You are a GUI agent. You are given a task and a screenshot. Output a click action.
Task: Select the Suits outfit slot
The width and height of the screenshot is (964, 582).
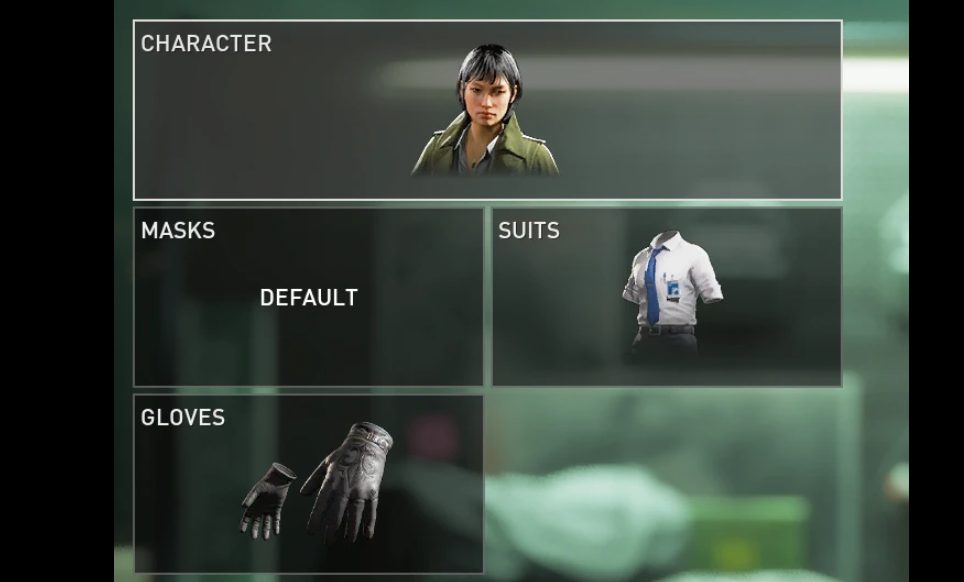pos(666,297)
